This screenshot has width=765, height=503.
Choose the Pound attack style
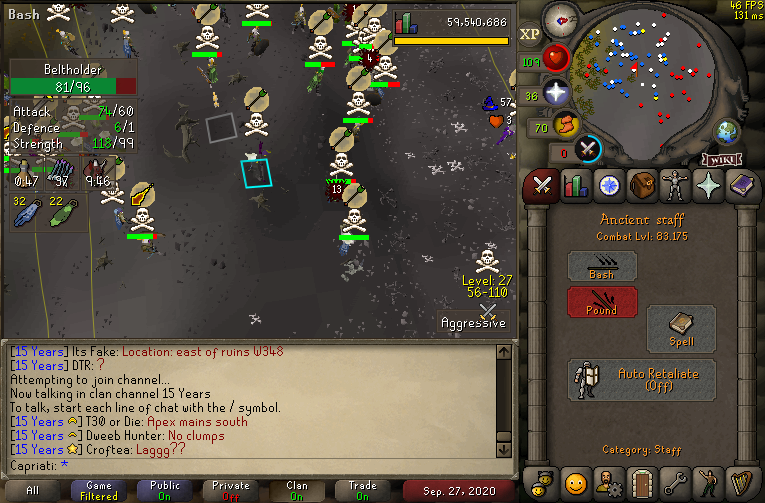(602, 302)
